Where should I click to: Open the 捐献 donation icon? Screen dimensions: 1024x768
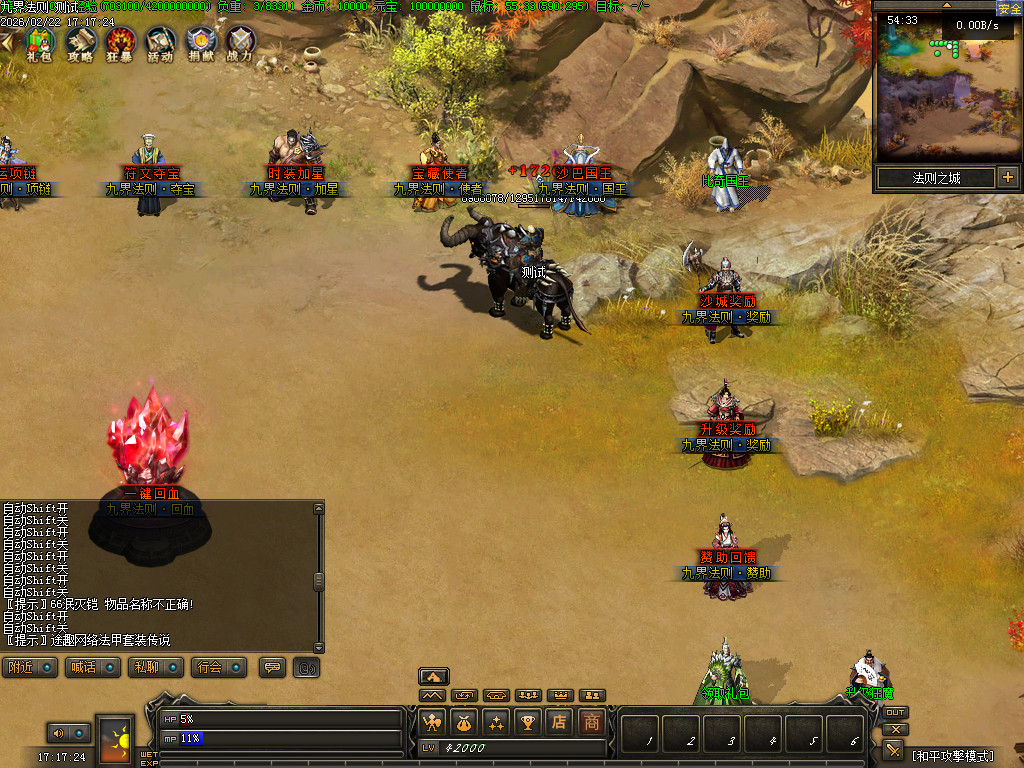pos(200,41)
